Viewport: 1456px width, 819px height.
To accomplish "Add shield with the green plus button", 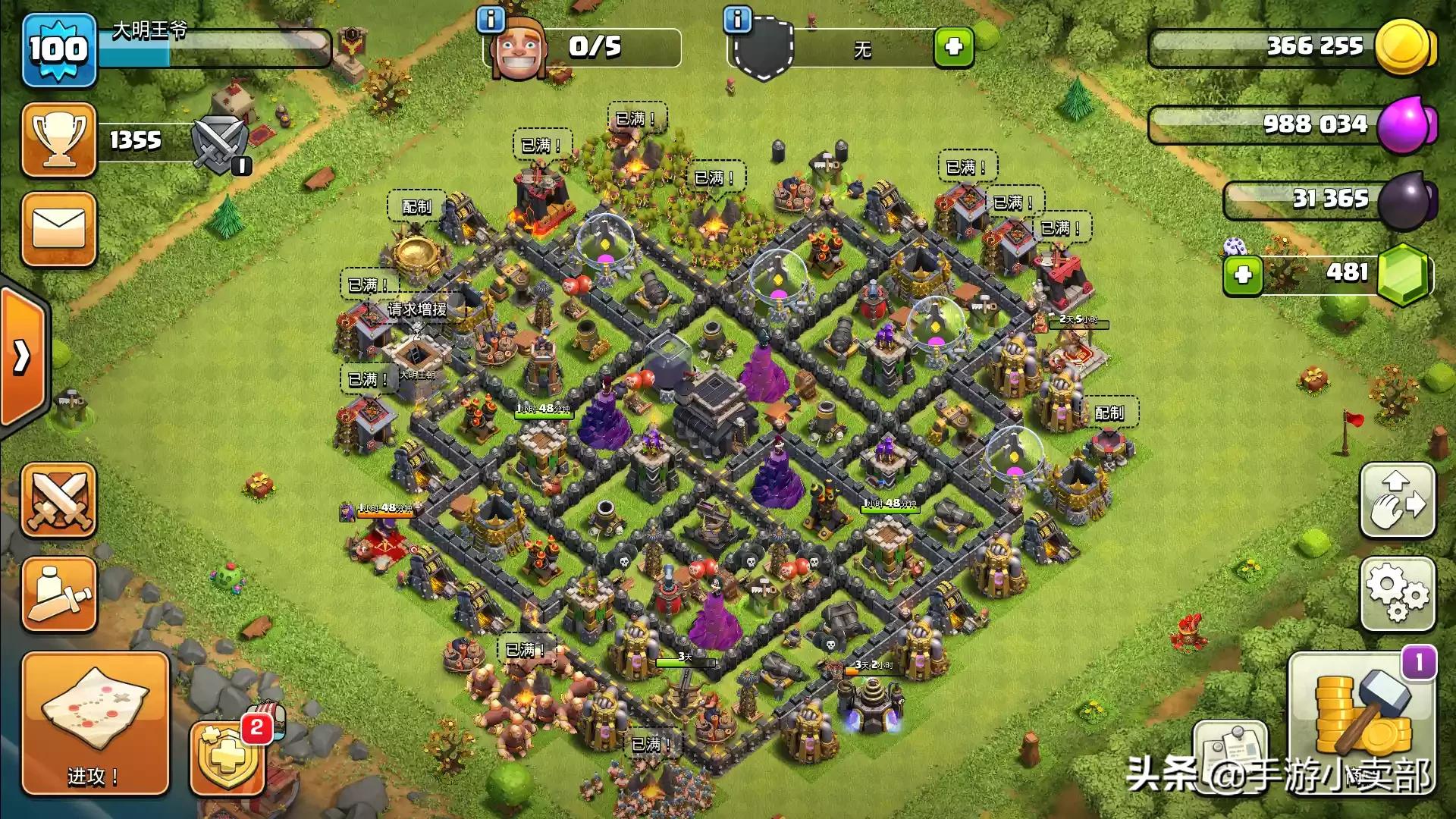I will coord(953,47).
